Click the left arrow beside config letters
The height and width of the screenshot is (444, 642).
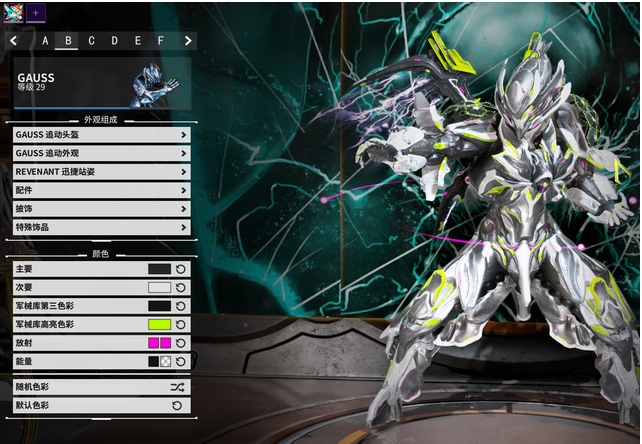[x=14, y=41]
